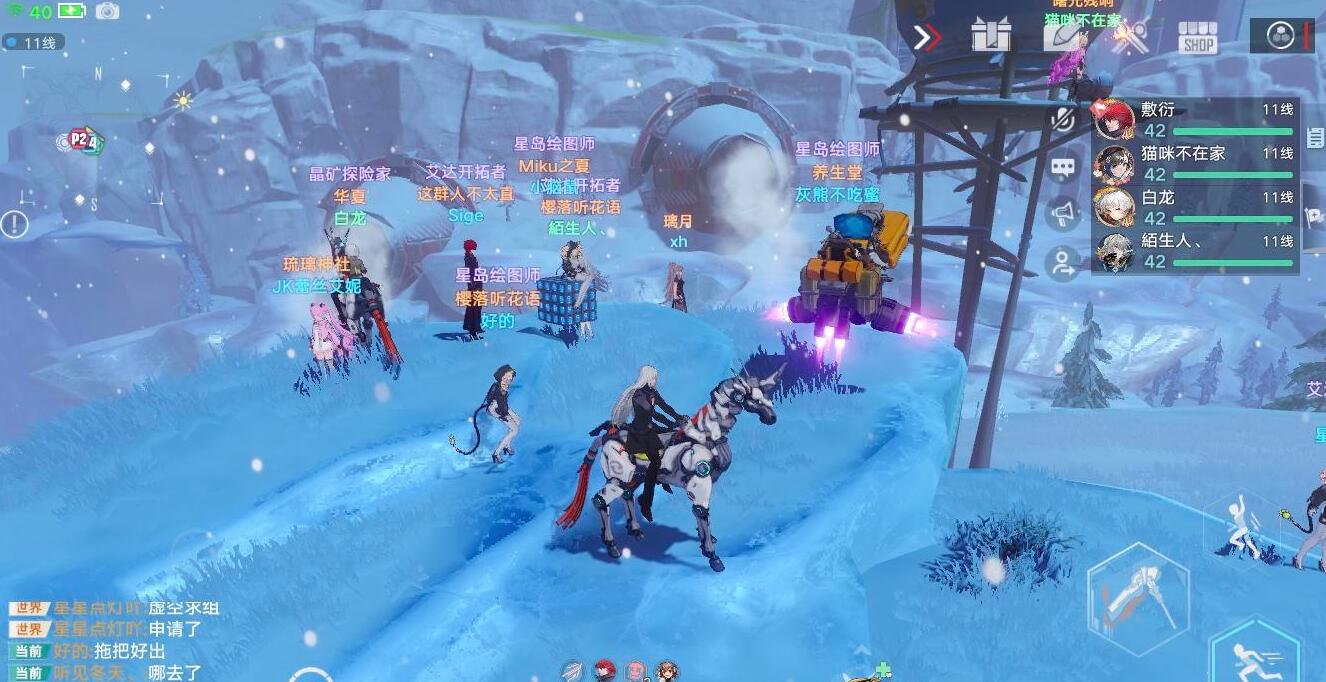The image size is (1326, 682).
Task: Activate the sprint dash skill button
Action: (x=1255, y=655)
